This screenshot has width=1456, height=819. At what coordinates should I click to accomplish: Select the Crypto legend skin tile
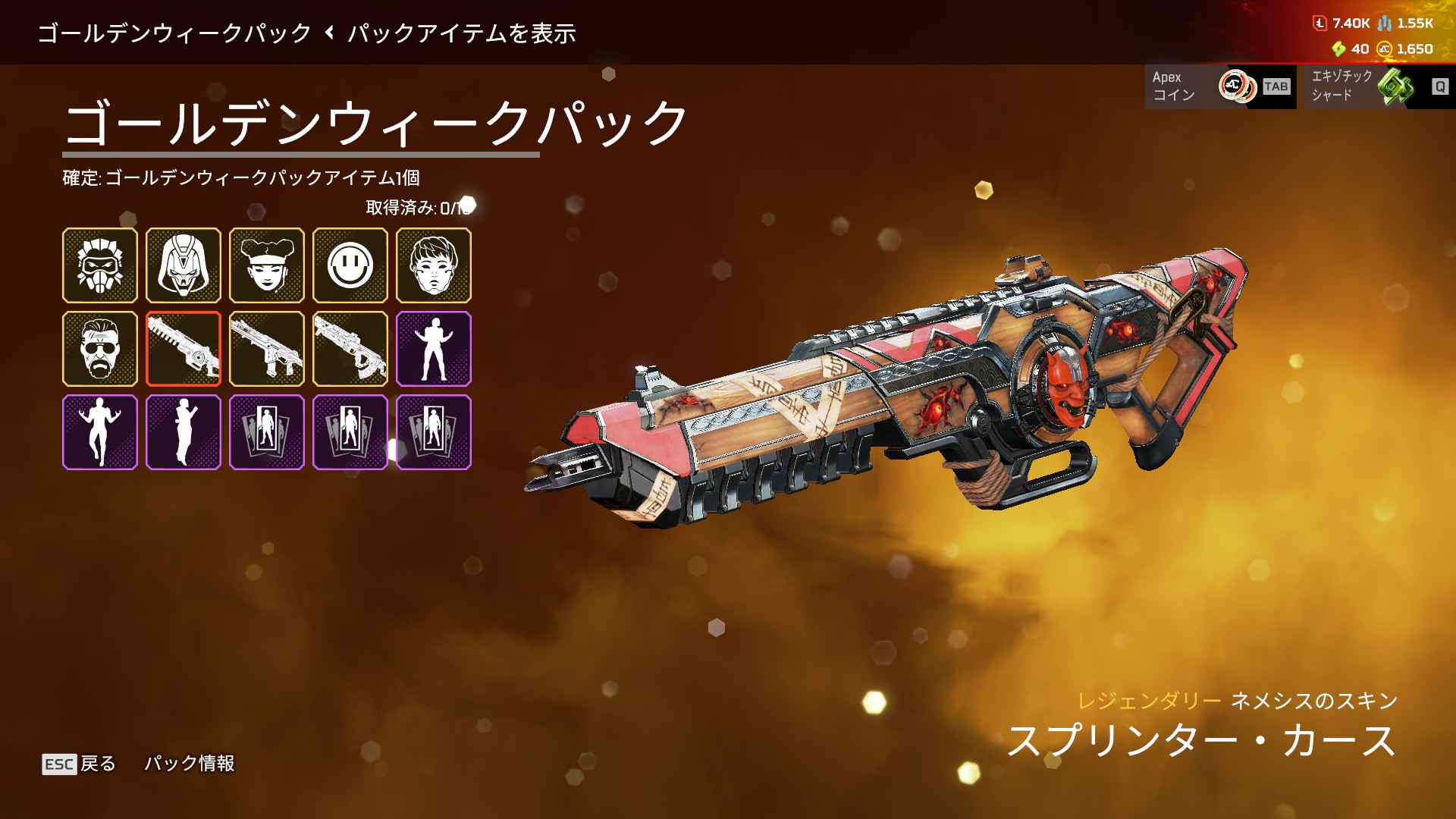pyautogui.click(x=434, y=265)
